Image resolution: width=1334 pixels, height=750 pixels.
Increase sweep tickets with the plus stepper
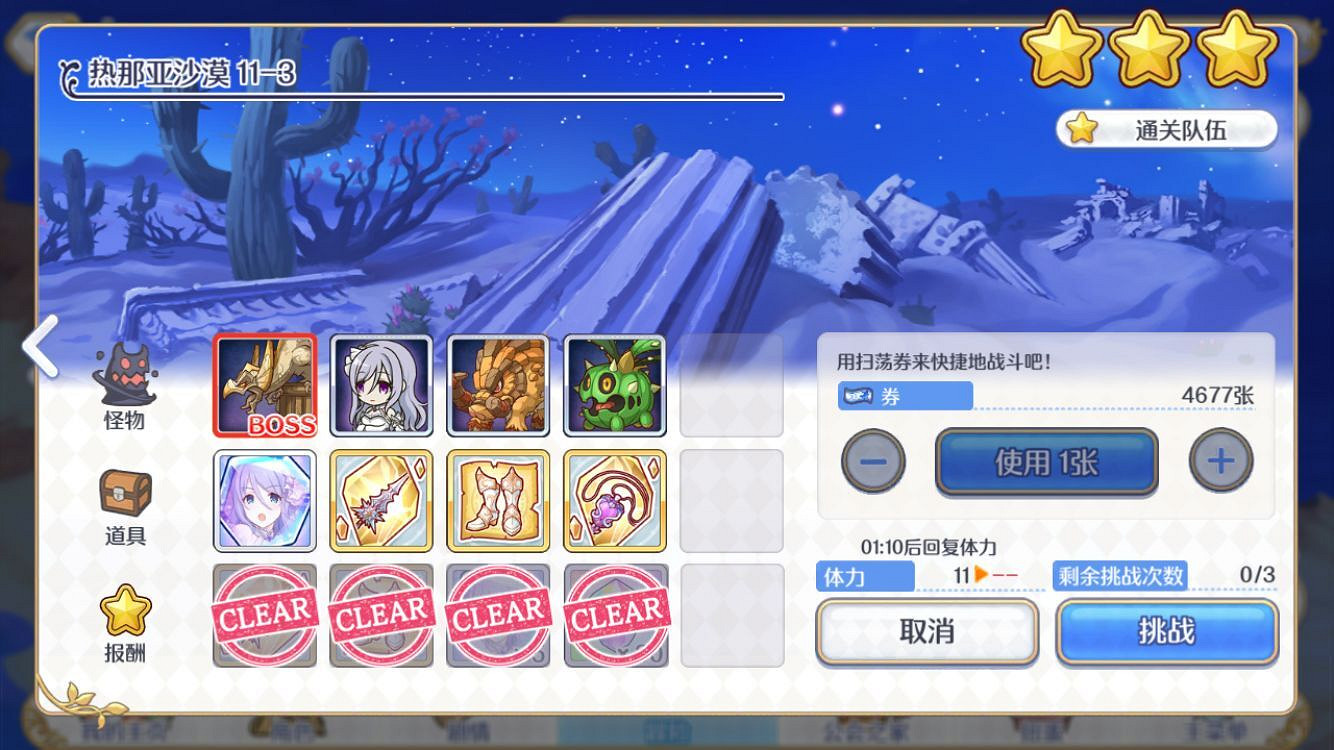[x=1221, y=461]
